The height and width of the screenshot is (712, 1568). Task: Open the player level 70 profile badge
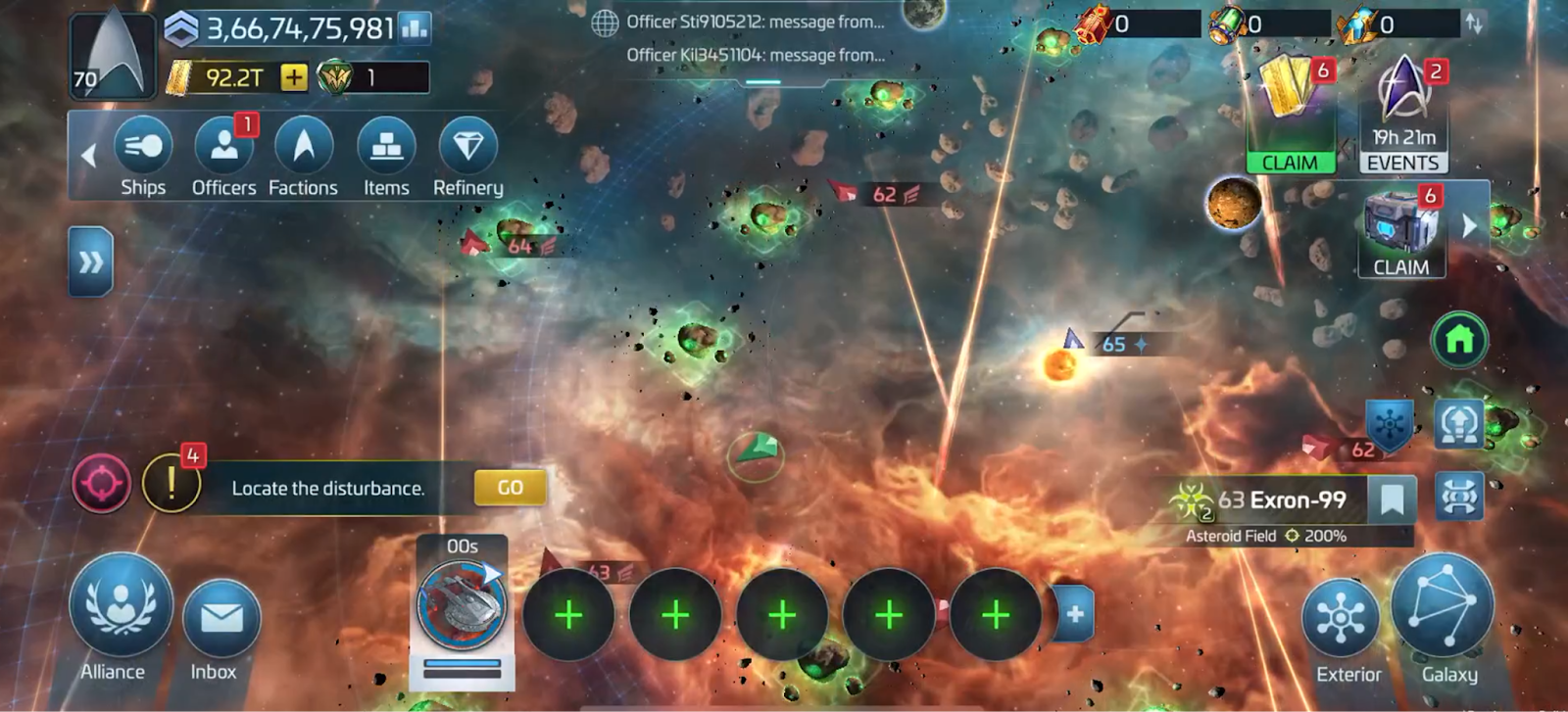(x=112, y=54)
